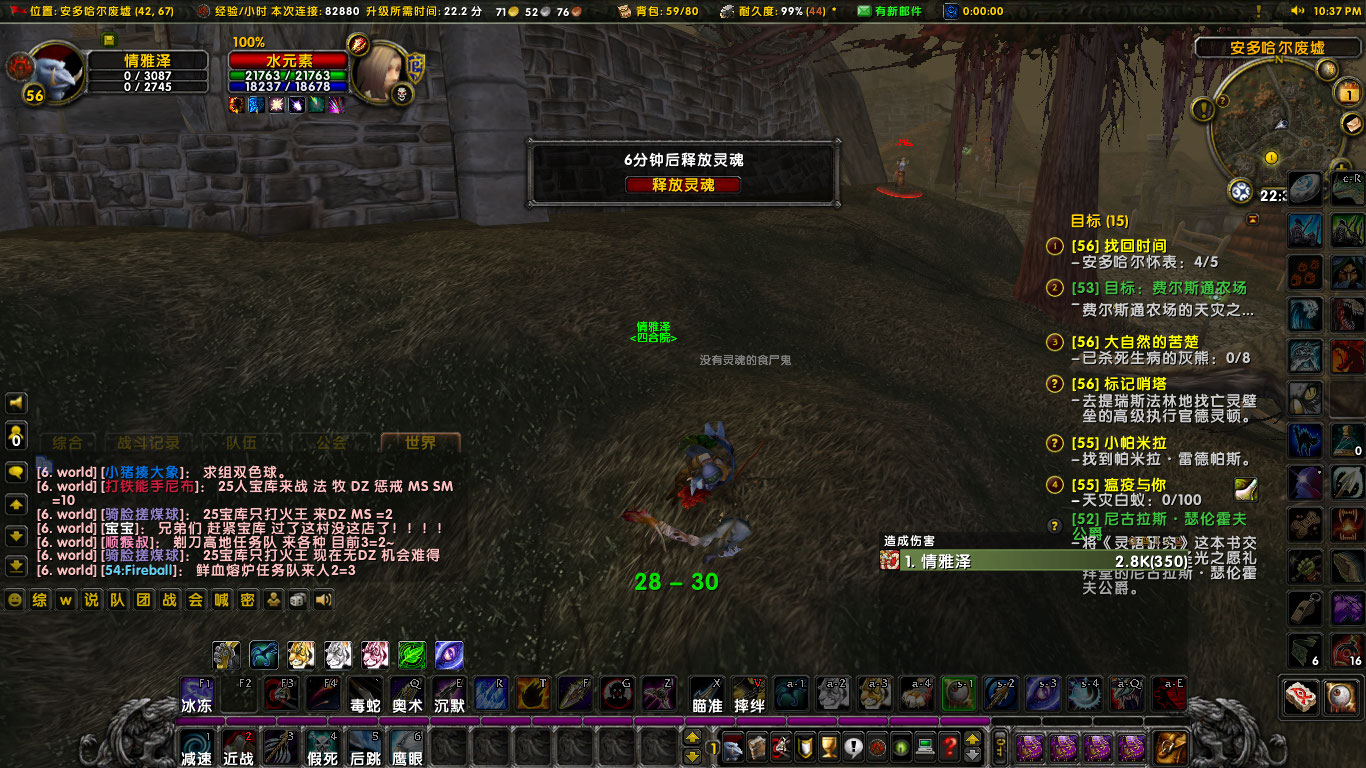Trigger 假死 (Feign Death) on the bottom bar

tap(323, 747)
